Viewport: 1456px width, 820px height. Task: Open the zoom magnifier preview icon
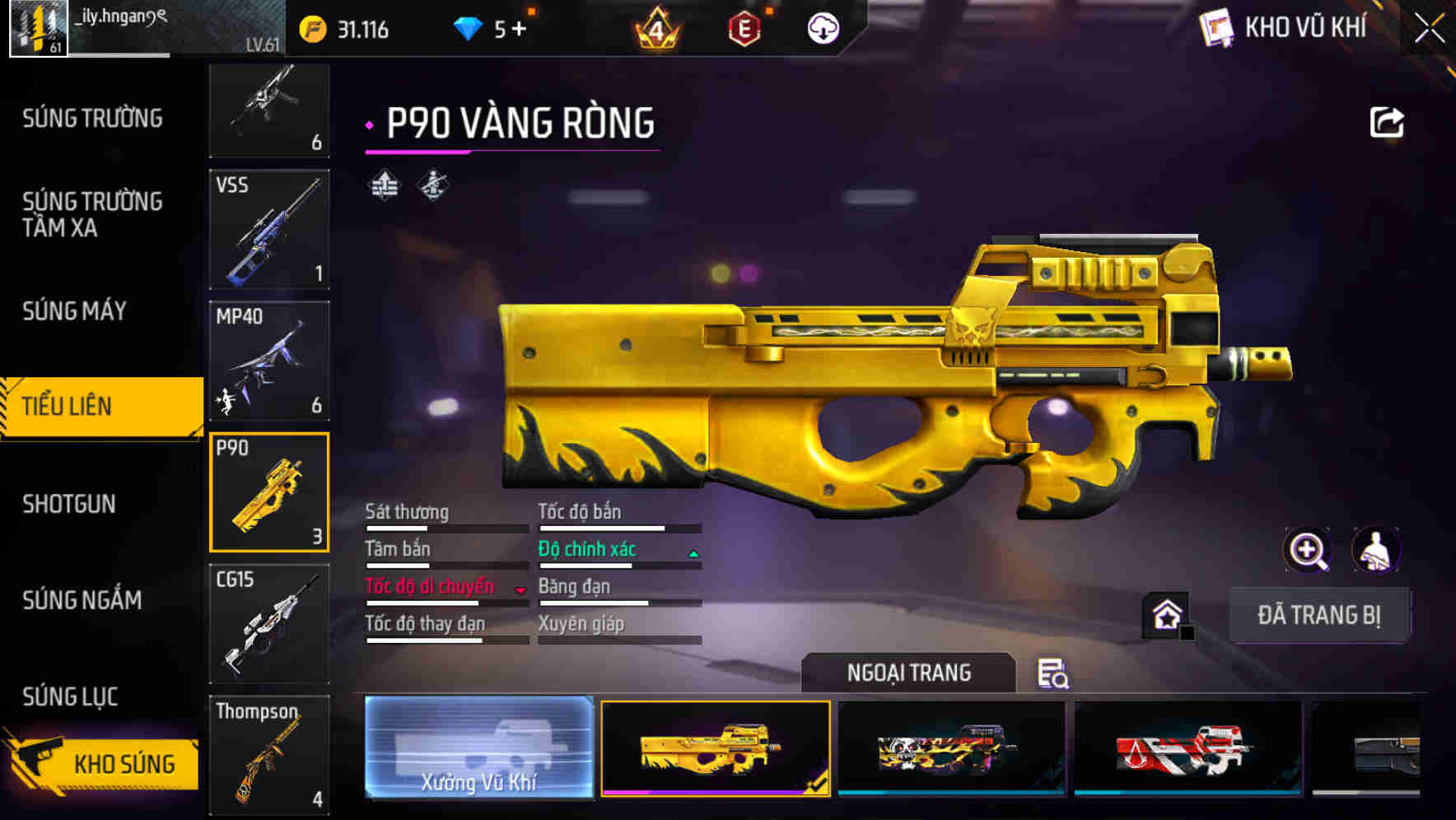pyautogui.click(x=1306, y=550)
